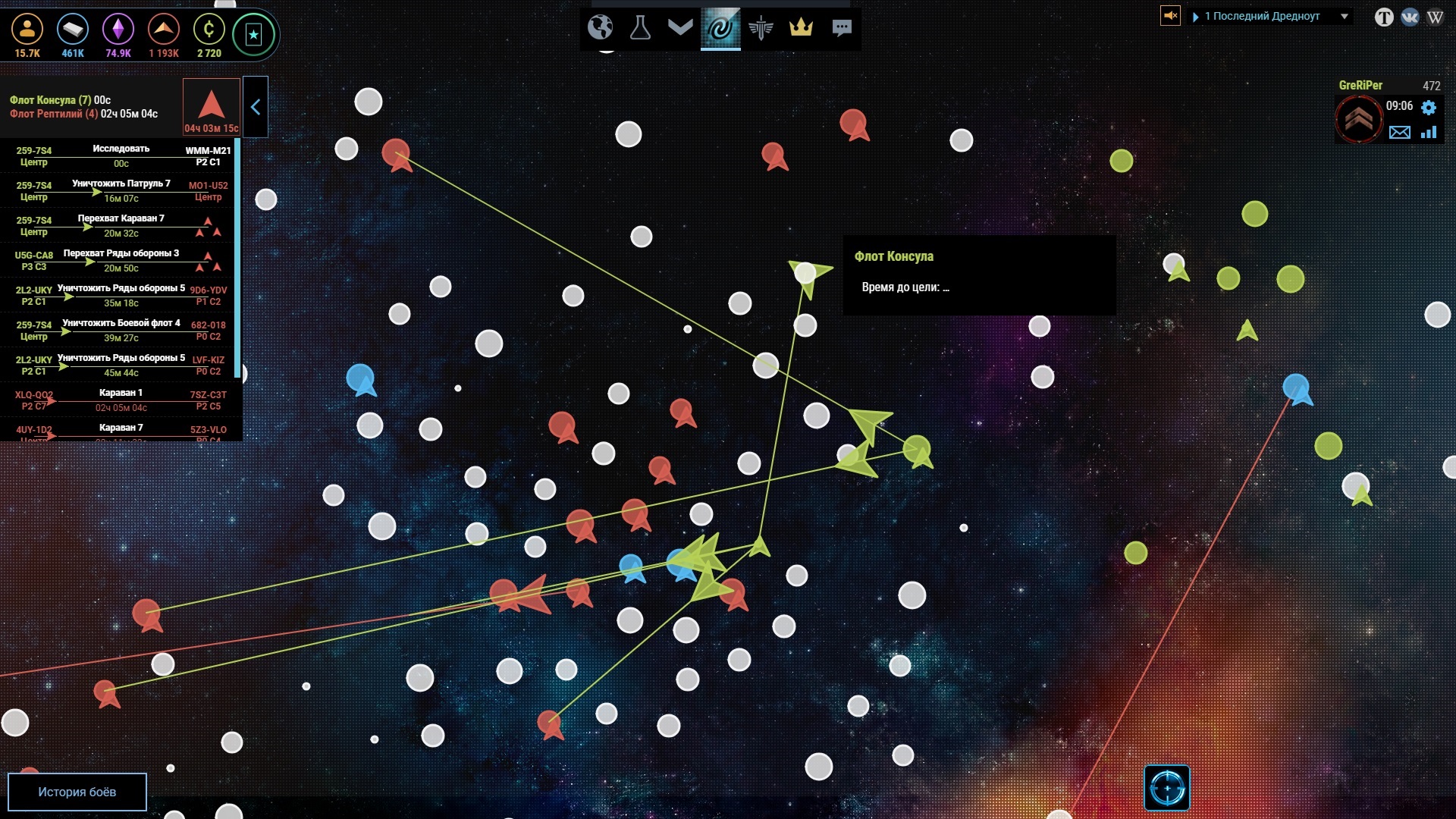Center the map with the crosshair button
This screenshot has width=1456, height=819.
tap(1166, 789)
